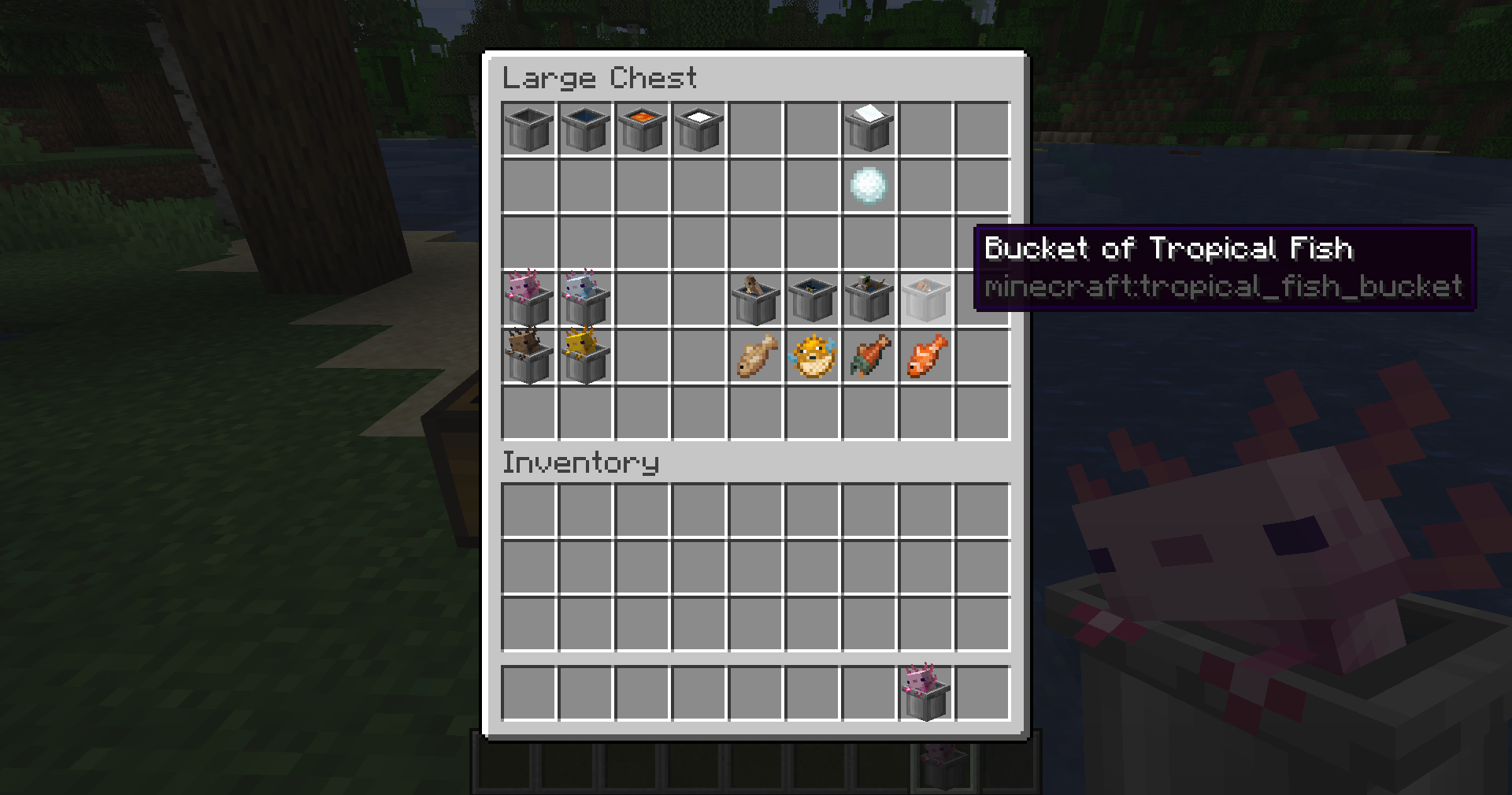Select the axolotl bucket in the hotbar row
The height and width of the screenshot is (795, 1512).
(926, 693)
